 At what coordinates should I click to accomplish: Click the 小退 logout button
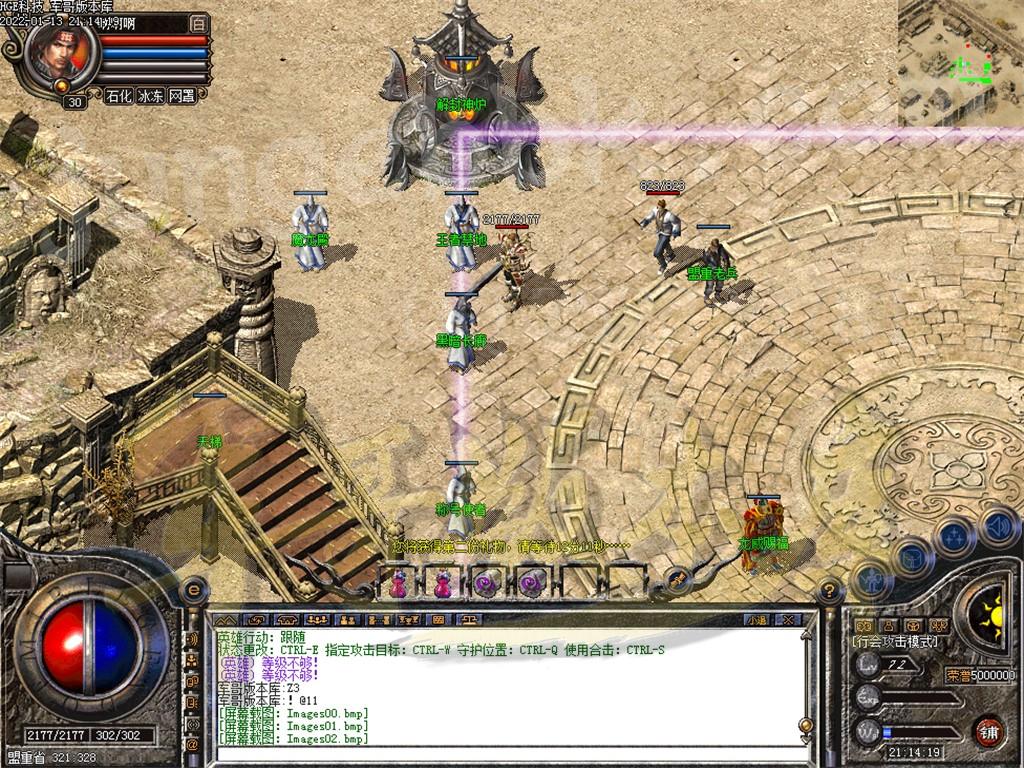coord(757,620)
